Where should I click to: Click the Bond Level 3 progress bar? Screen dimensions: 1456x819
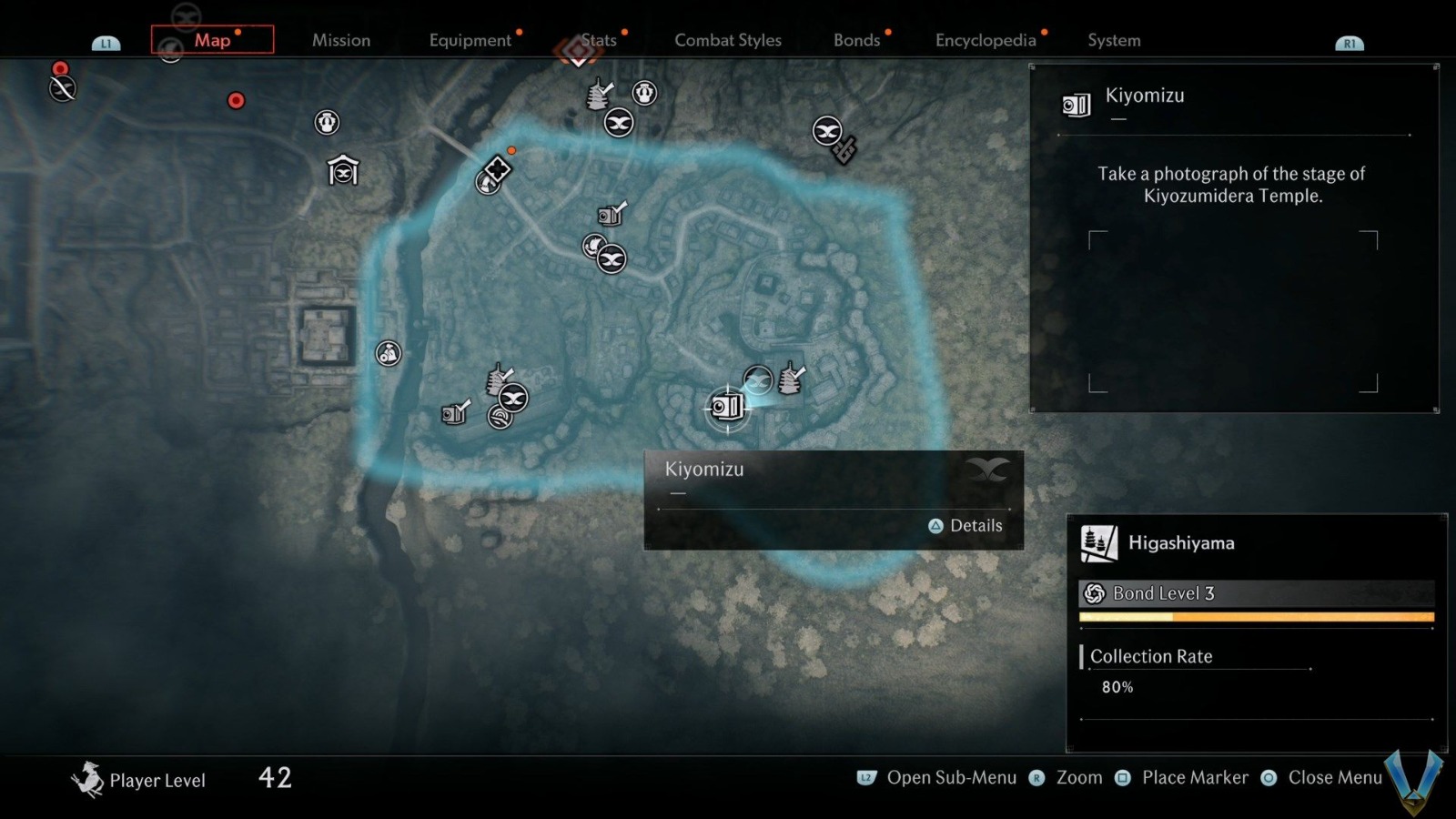point(1256,616)
